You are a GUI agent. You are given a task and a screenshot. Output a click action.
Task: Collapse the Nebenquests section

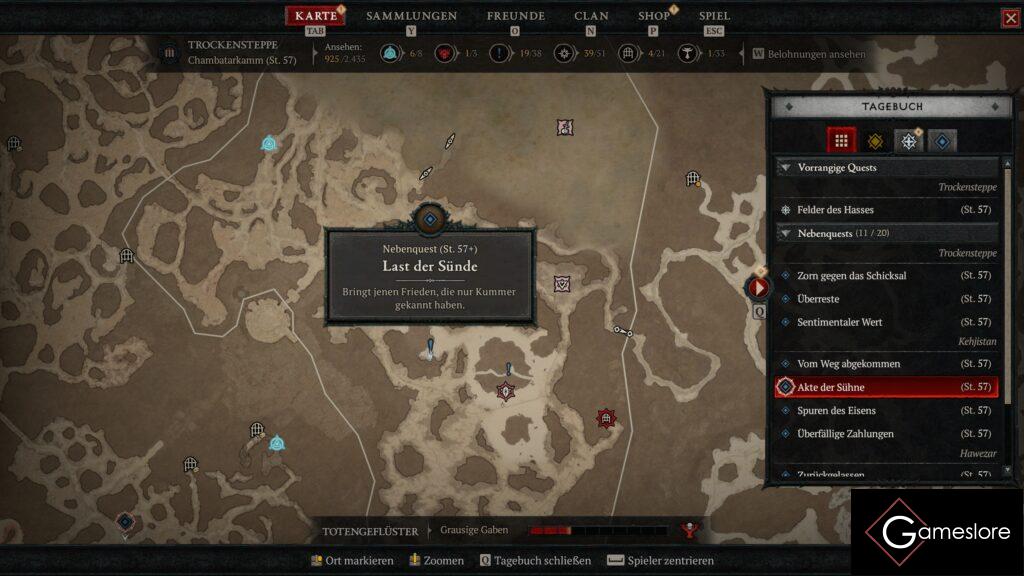[x=786, y=233]
